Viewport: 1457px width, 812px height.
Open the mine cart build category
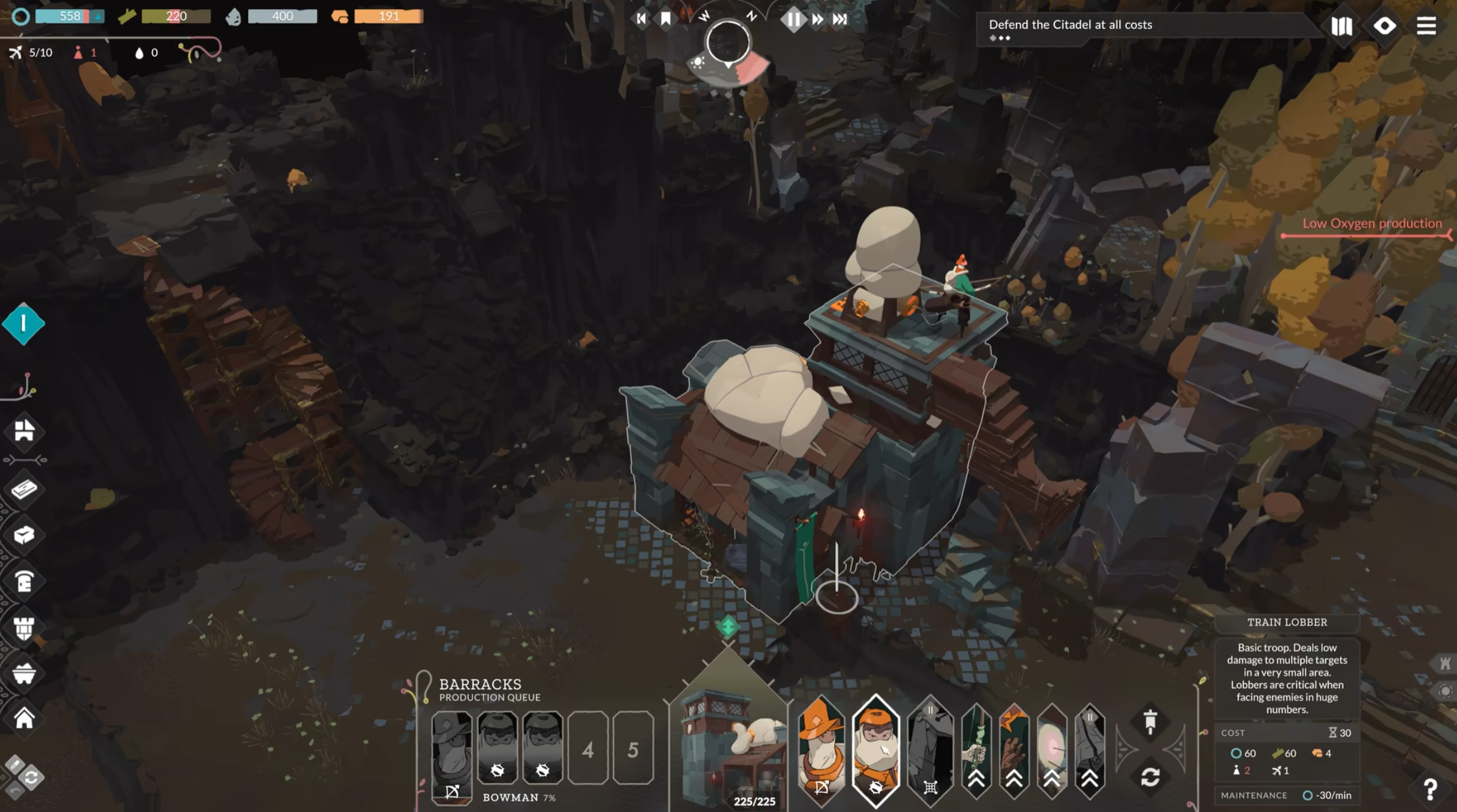(x=24, y=673)
